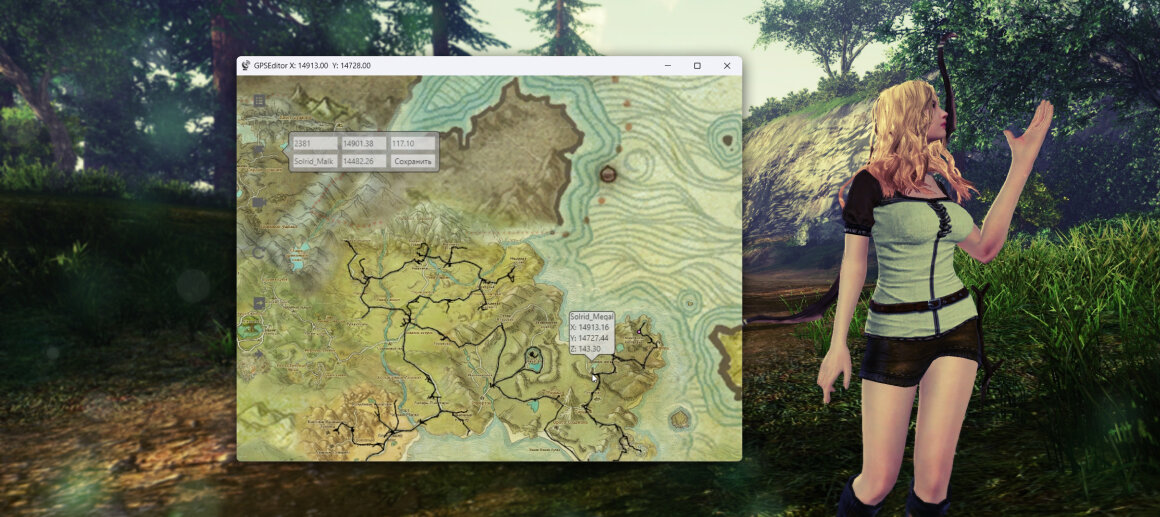Viewport: 1160px width, 517px height.
Task: Edit the 14901.38 coordinate field
Action: tap(363, 144)
